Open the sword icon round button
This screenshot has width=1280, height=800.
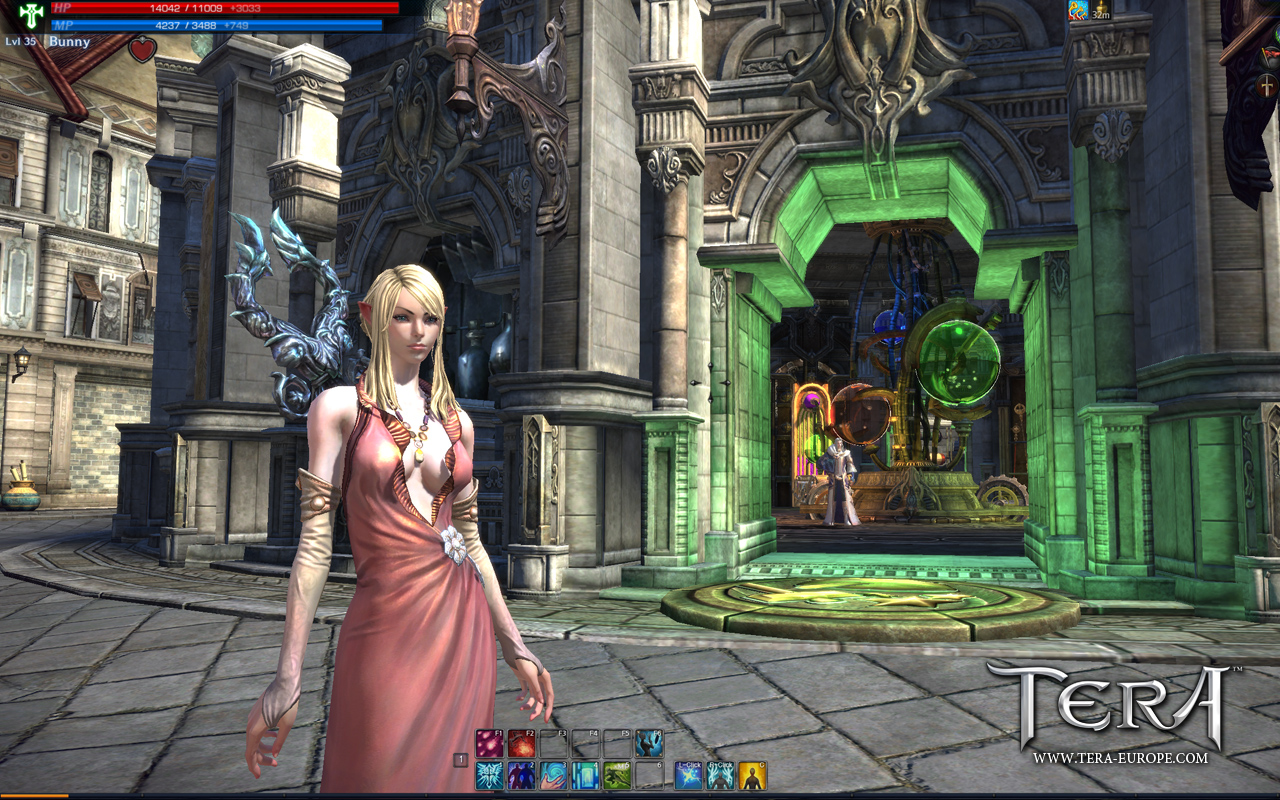tap(1267, 86)
